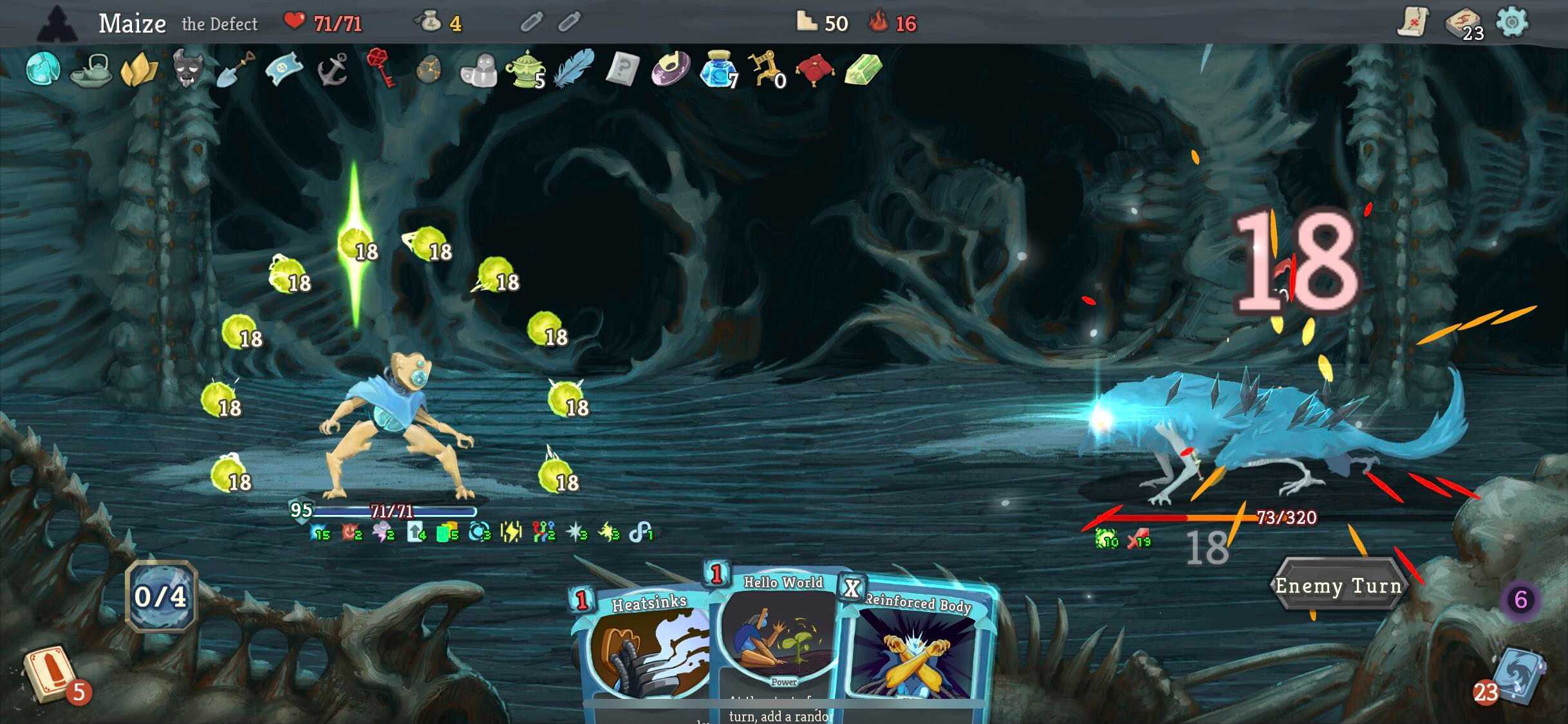Open the map scroll icon

pos(1413,23)
